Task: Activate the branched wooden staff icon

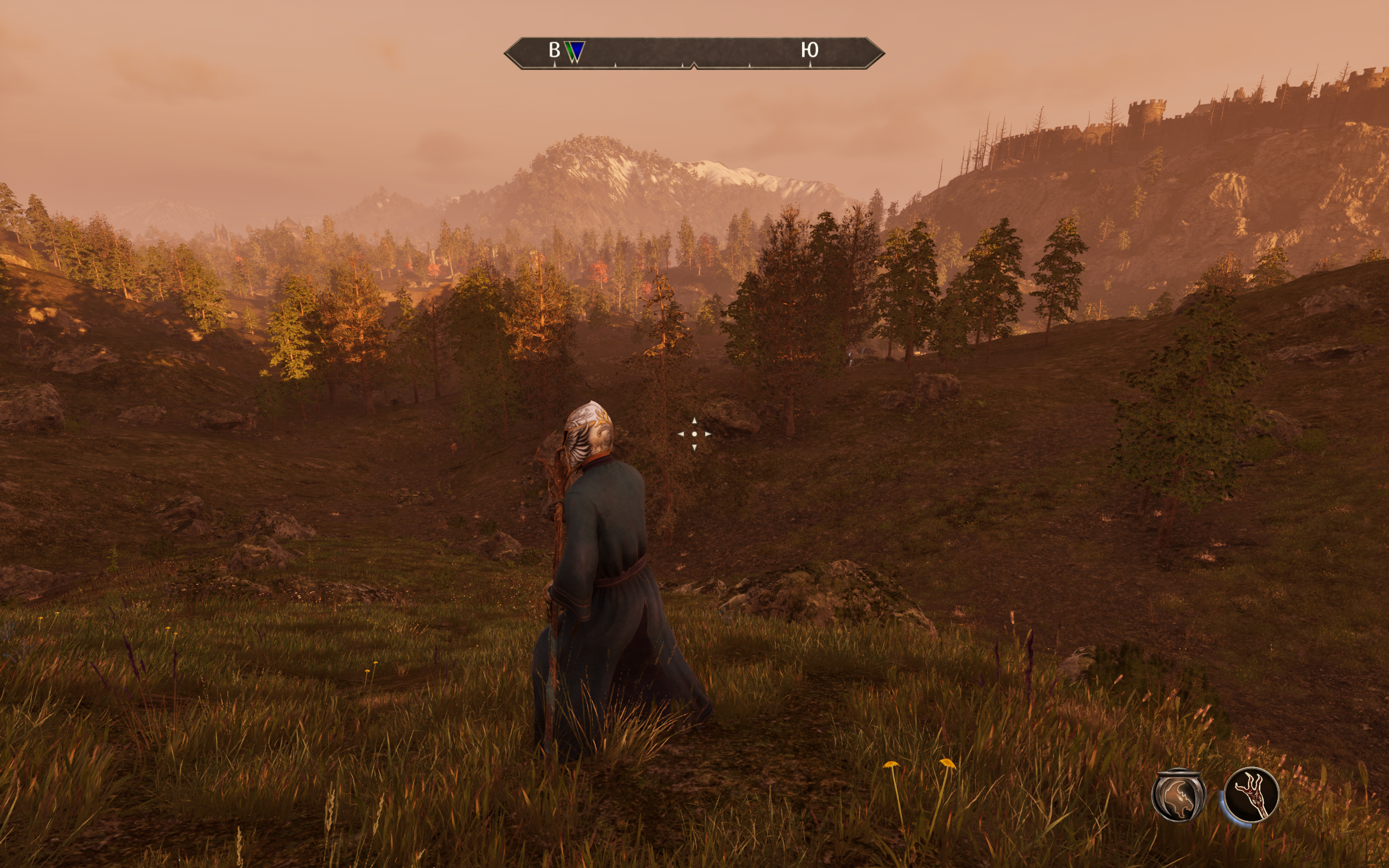Action: click(1251, 795)
